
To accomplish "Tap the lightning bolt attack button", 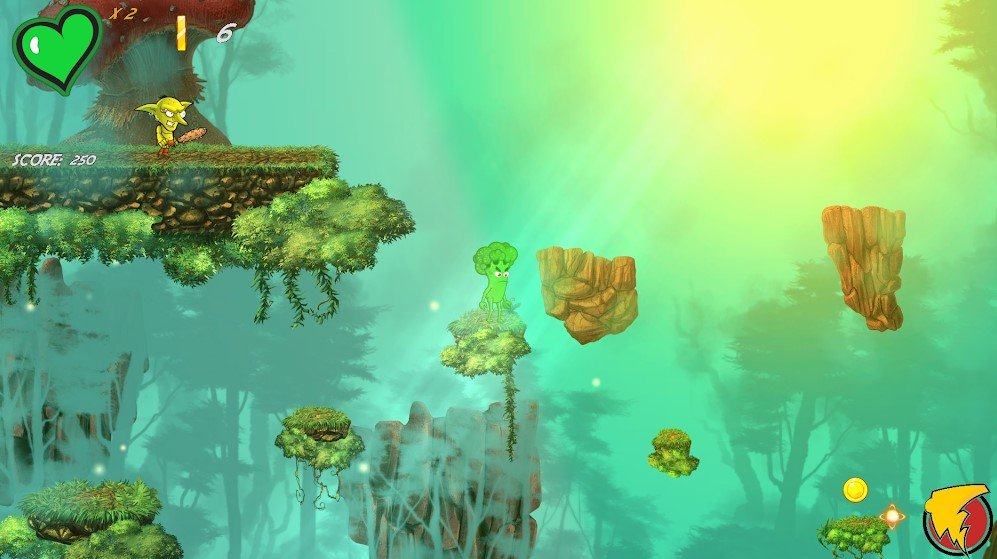I will 956,519.
